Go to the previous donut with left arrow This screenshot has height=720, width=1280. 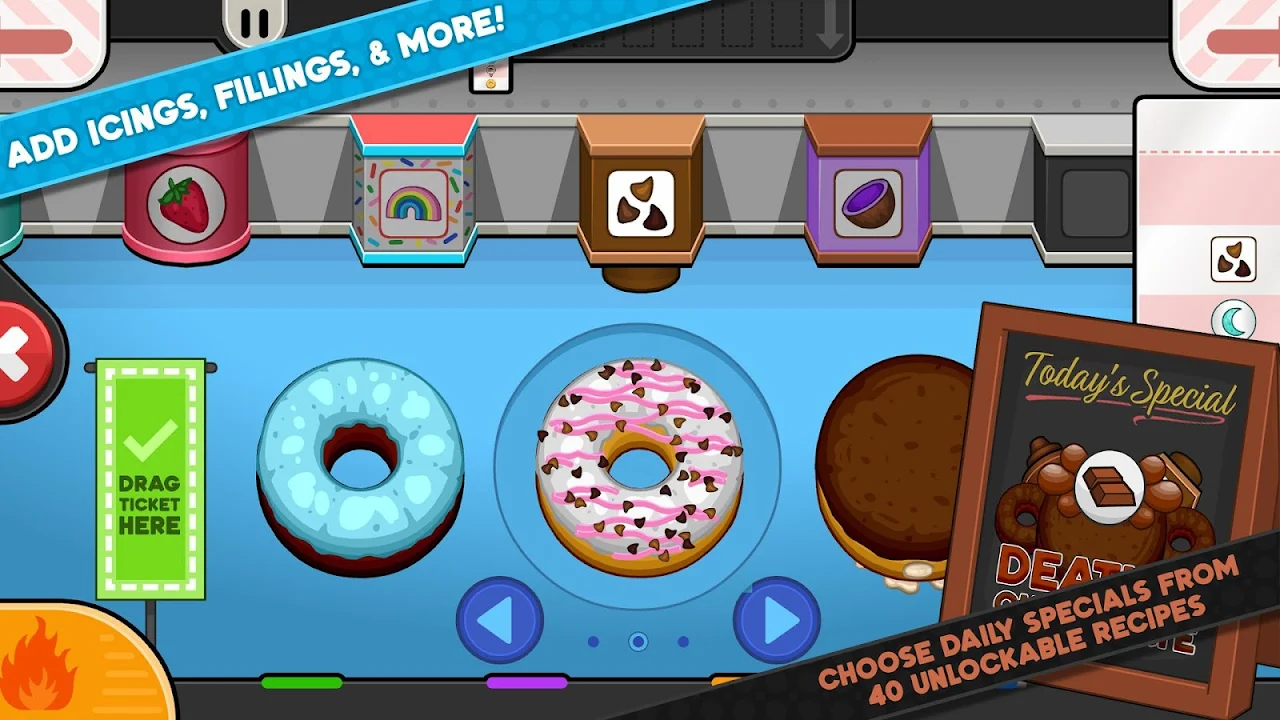(499, 620)
